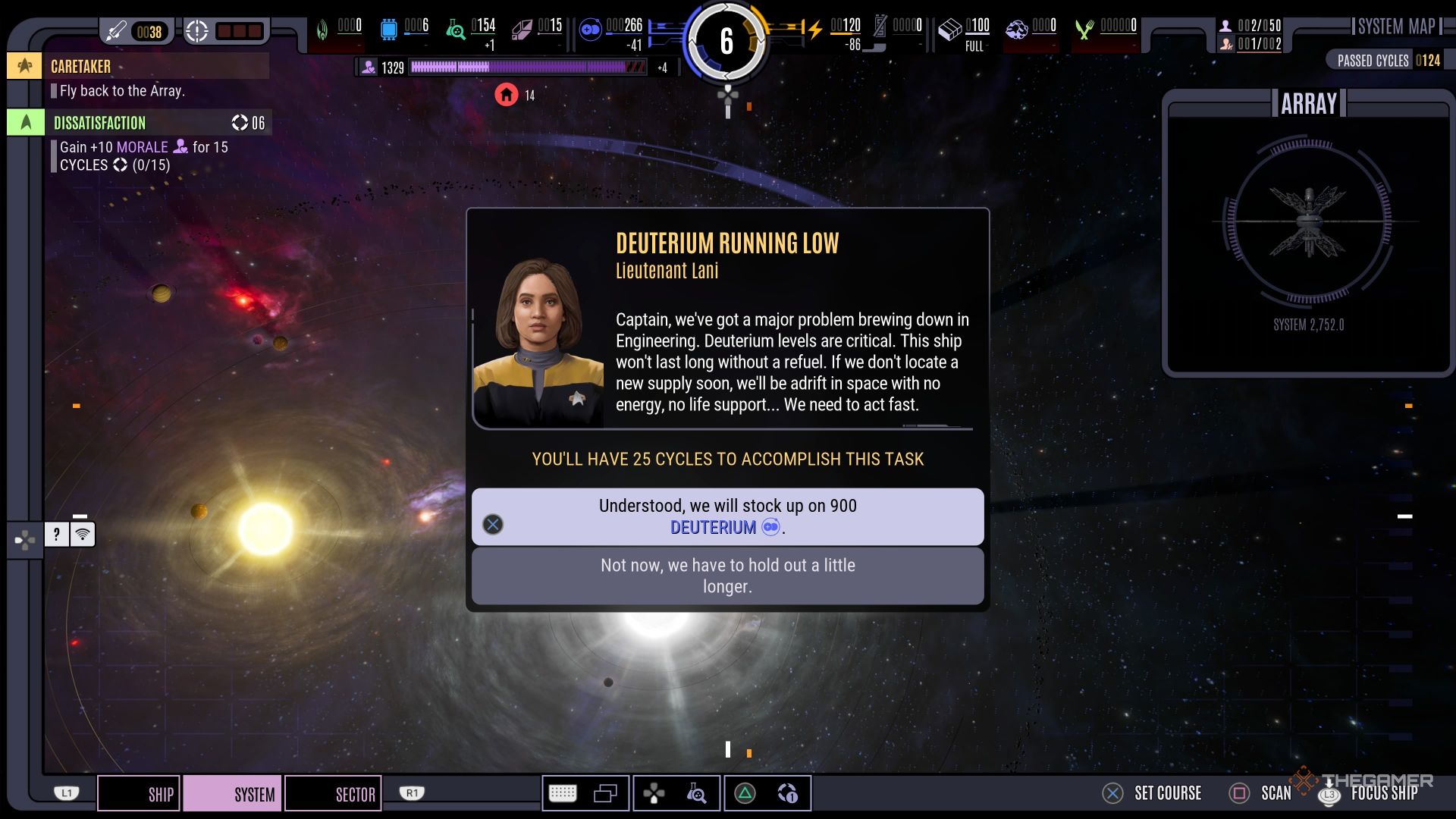Open the overlapping windows icon
Viewport: 1456px width, 819px height.
[x=605, y=793]
